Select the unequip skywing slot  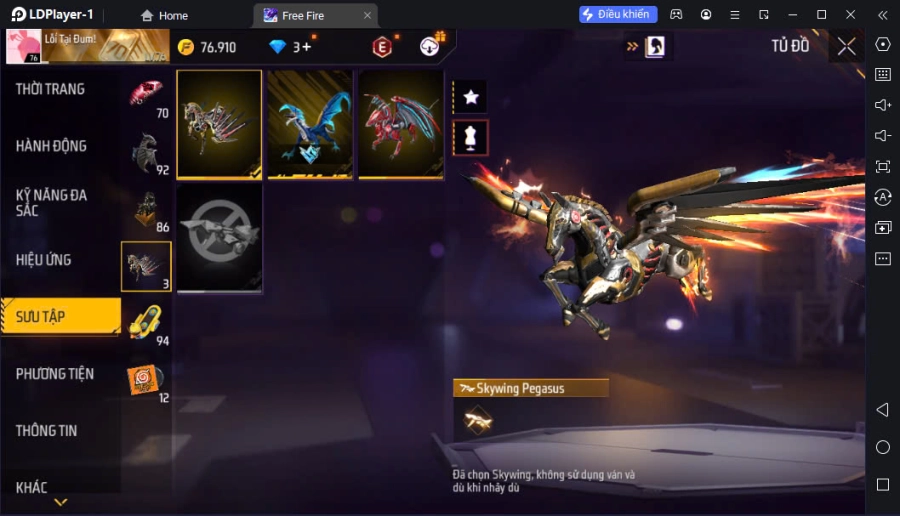coord(219,238)
